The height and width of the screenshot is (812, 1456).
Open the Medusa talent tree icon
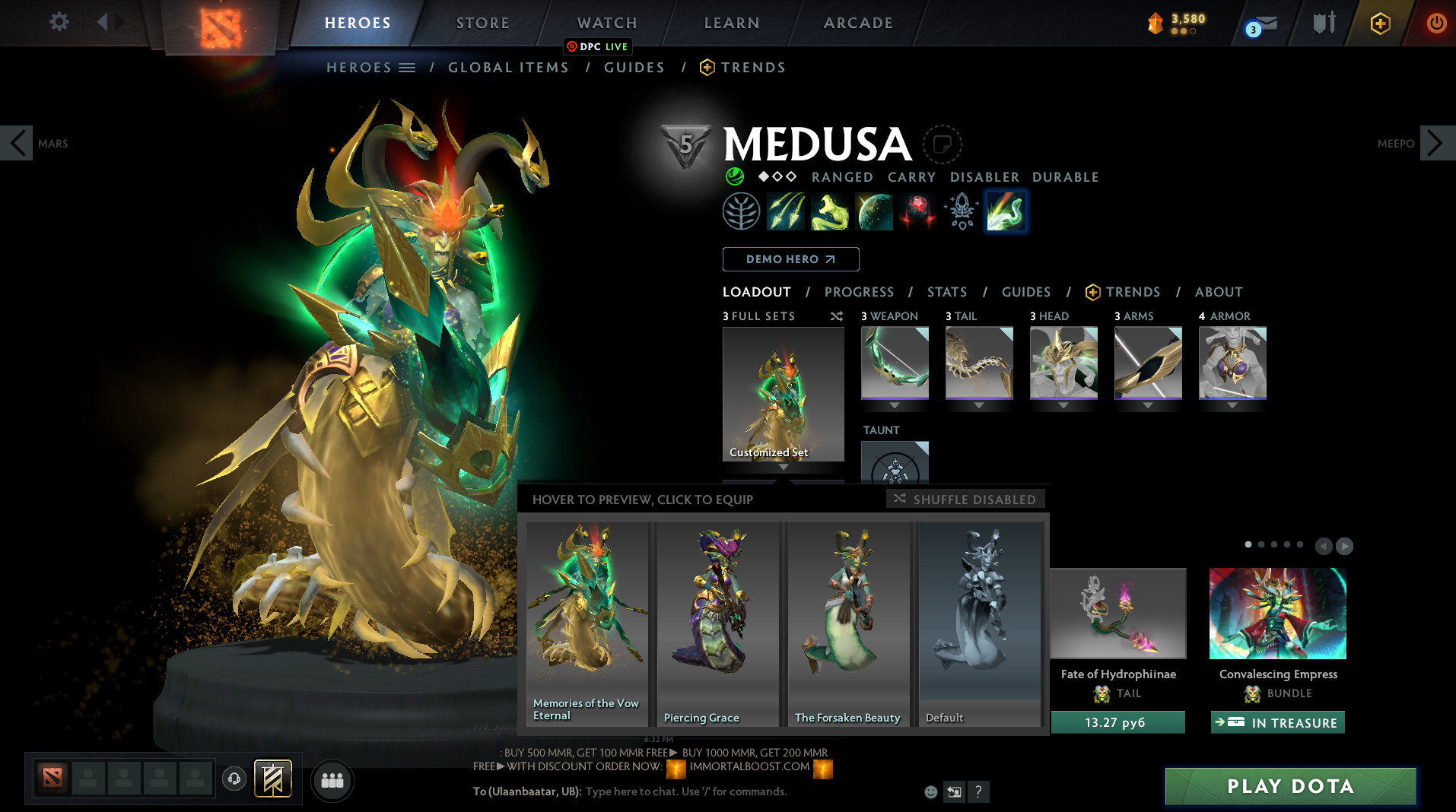[740, 211]
